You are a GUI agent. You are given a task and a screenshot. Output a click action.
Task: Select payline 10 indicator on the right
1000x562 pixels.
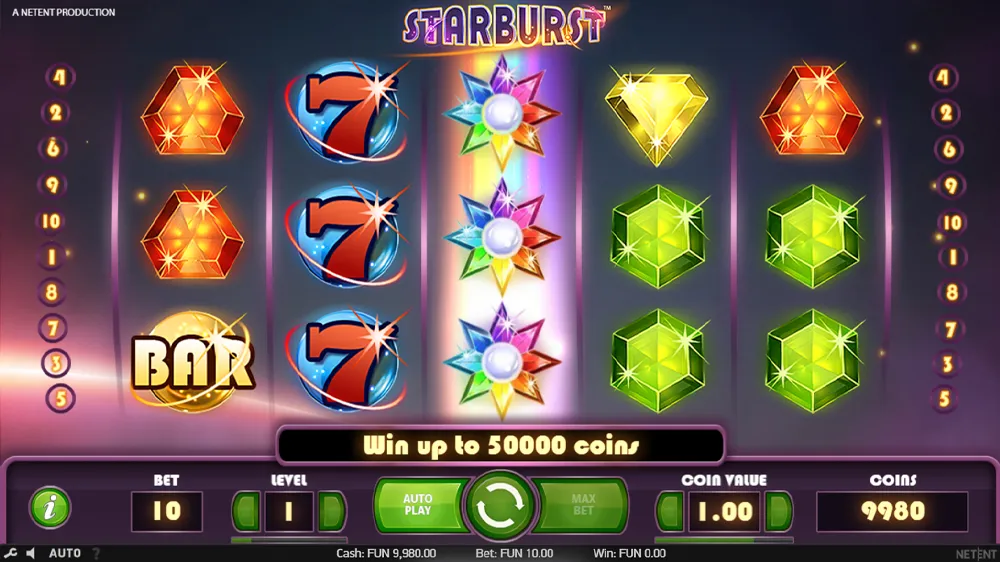(x=951, y=222)
